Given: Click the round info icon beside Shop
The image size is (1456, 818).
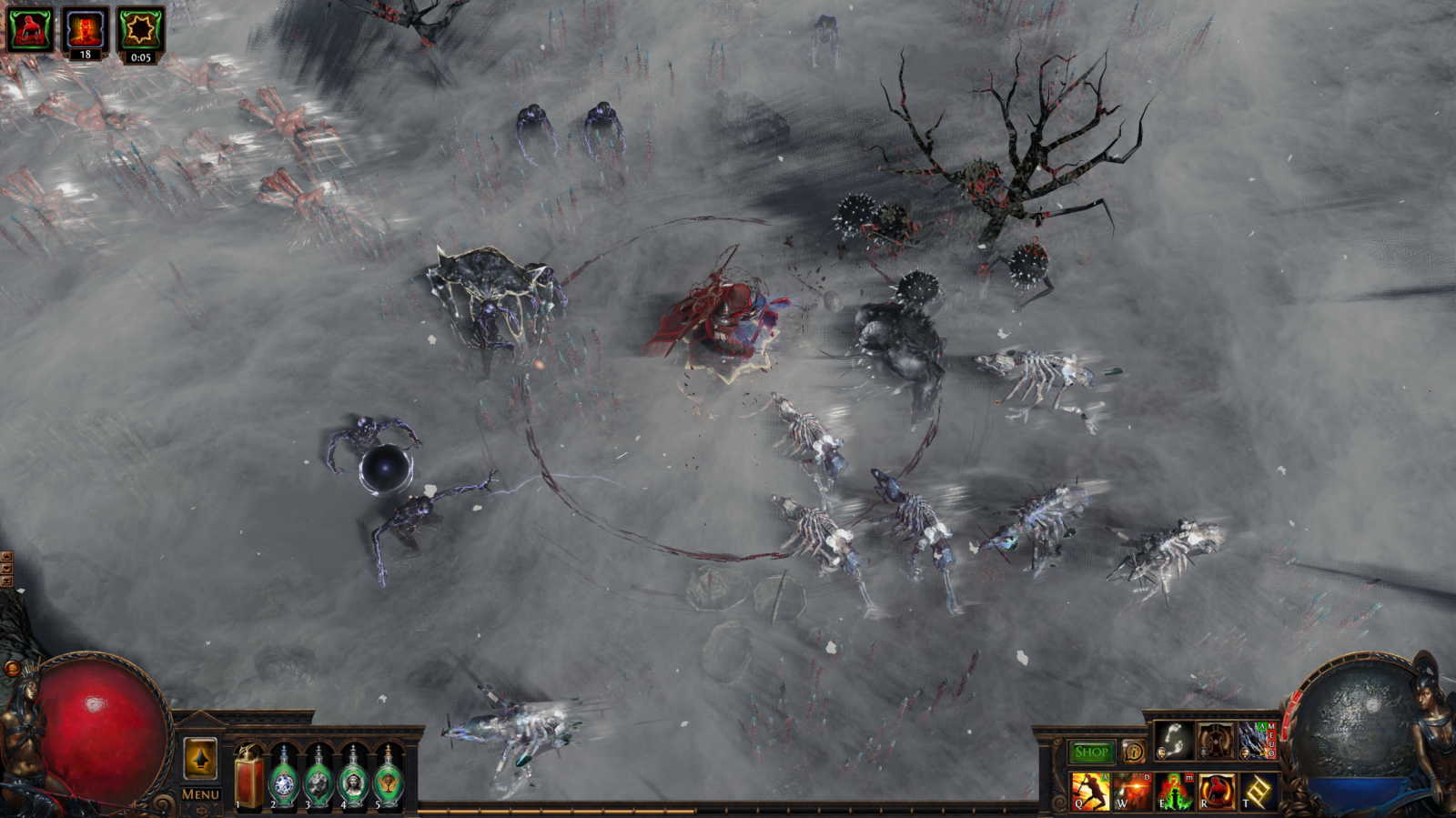Looking at the screenshot, I should (x=1133, y=752).
